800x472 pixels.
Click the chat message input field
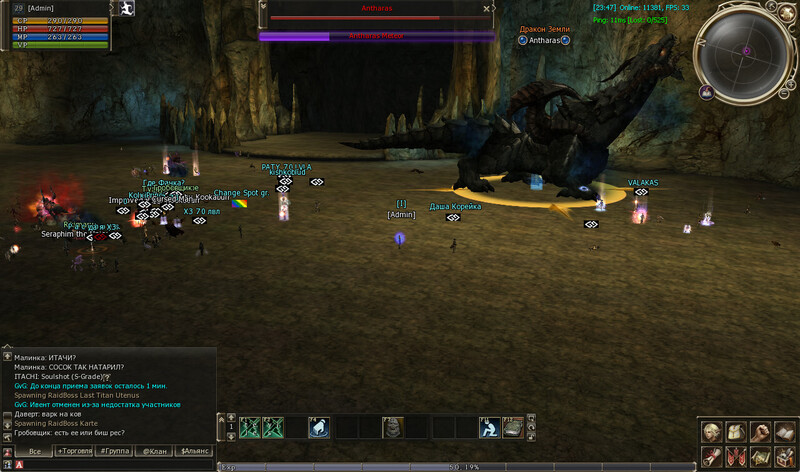[x=110, y=465]
